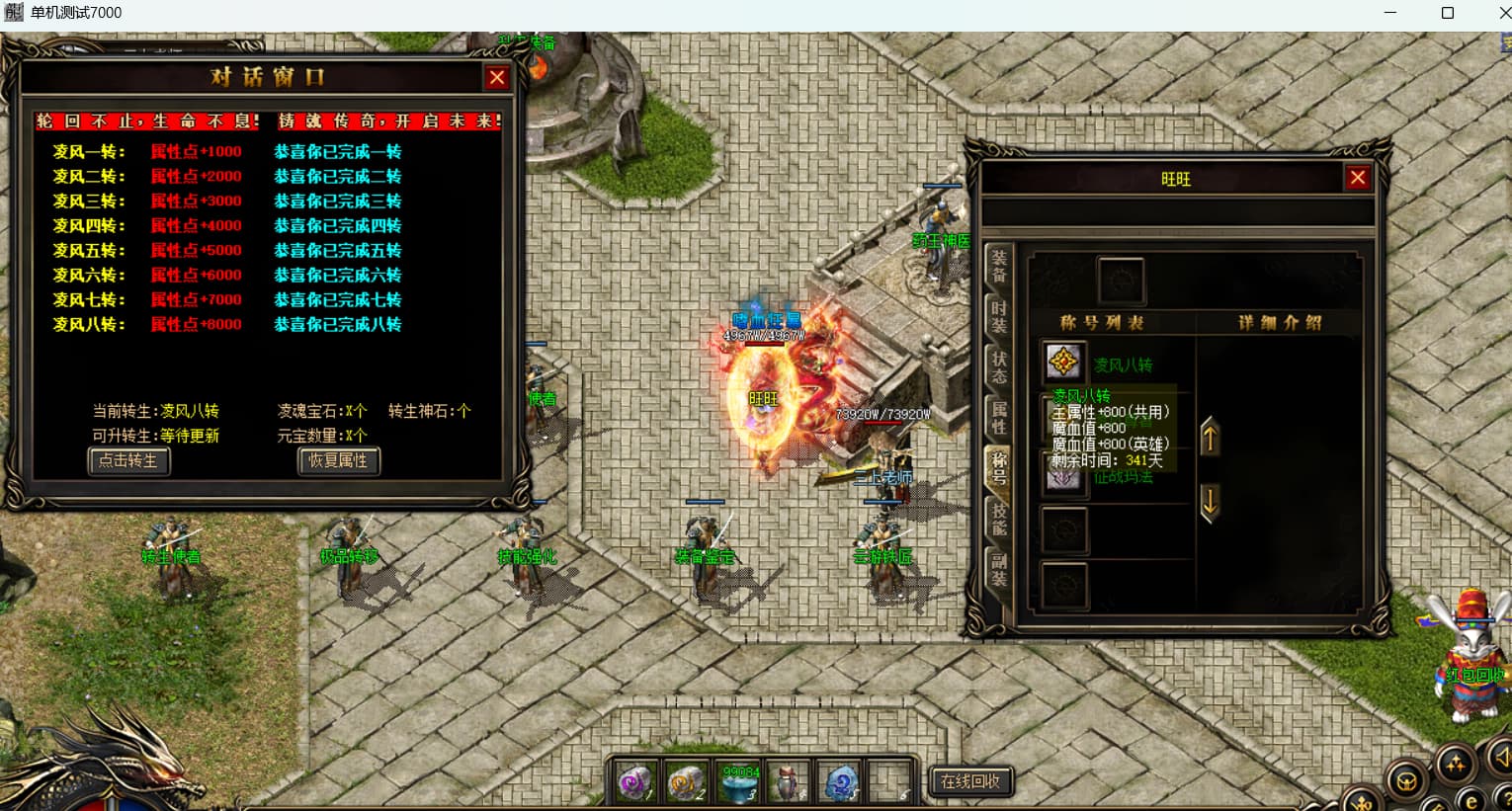Switch to the 属性 attributes tab

tap(999, 417)
